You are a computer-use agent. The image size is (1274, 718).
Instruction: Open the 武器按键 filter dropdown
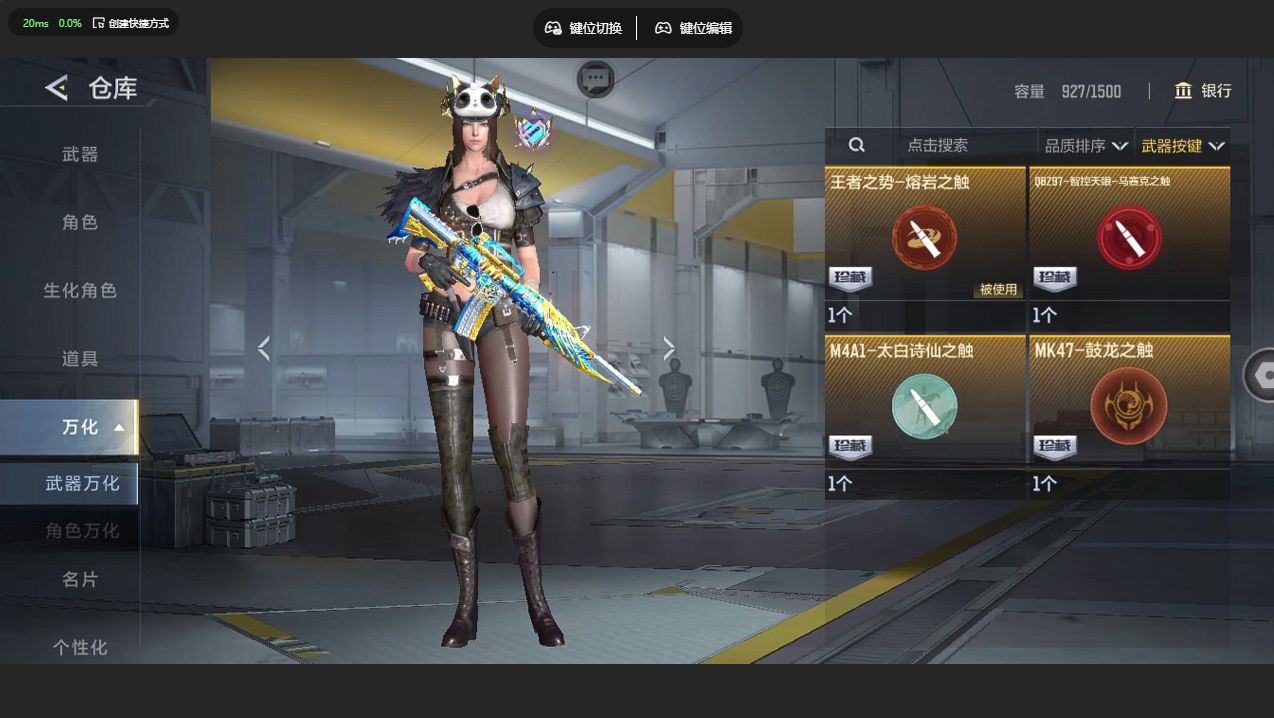click(1183, 146)
